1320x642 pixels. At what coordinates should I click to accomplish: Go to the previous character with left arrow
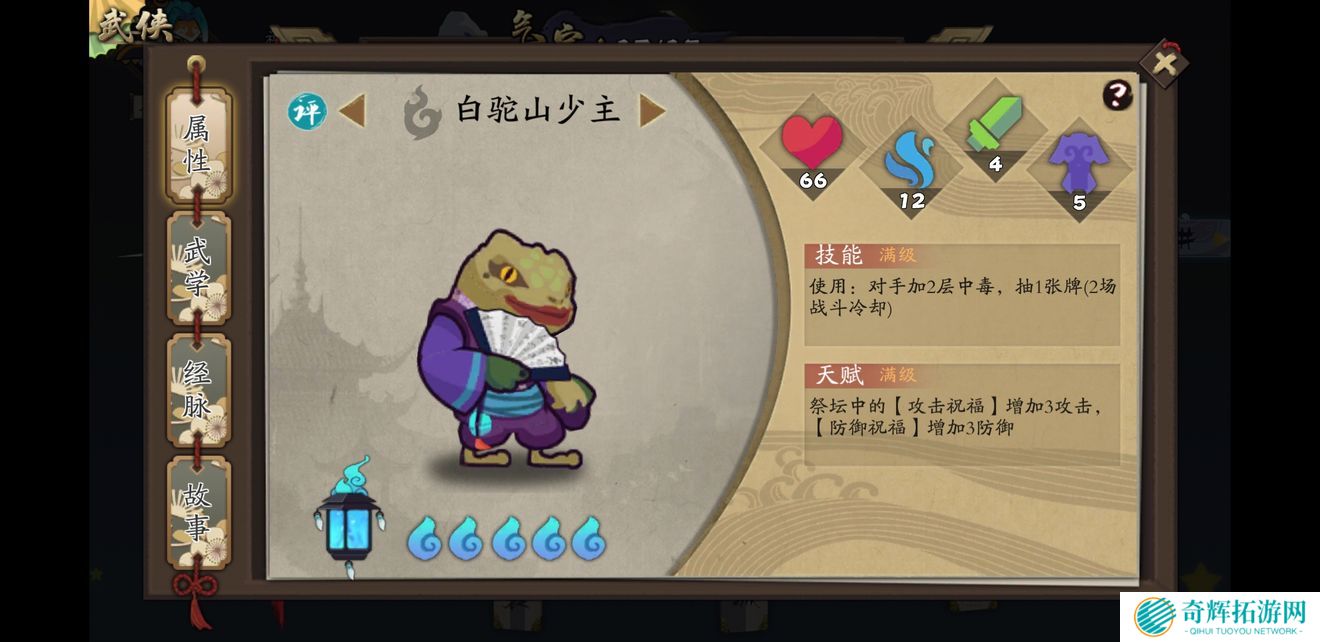point(352,110)
